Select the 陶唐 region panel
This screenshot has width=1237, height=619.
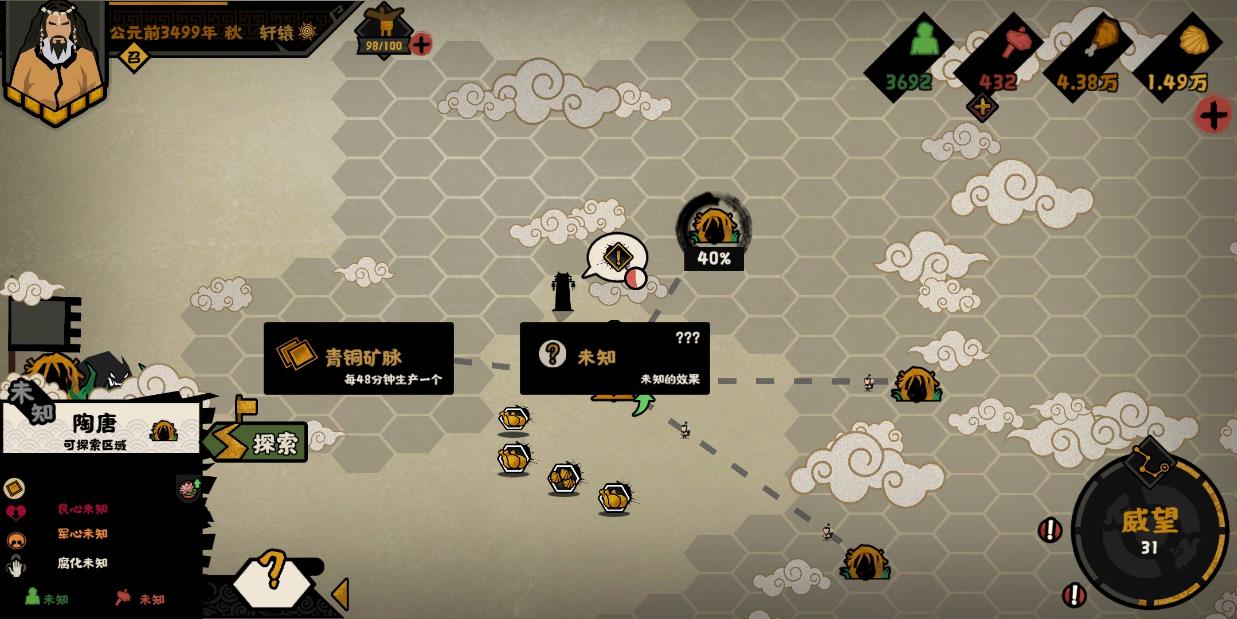coord(101,429)
